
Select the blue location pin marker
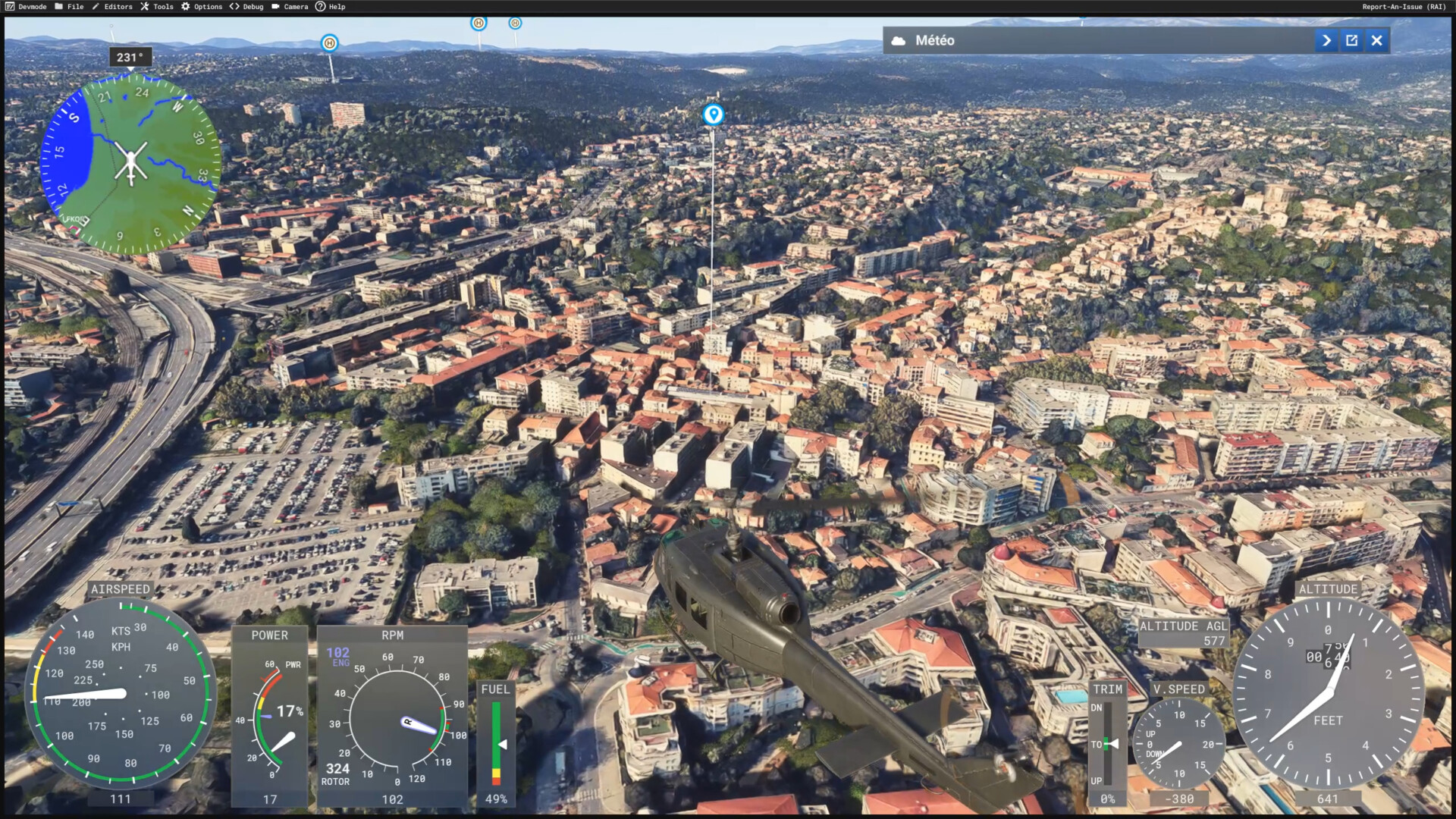713,115
